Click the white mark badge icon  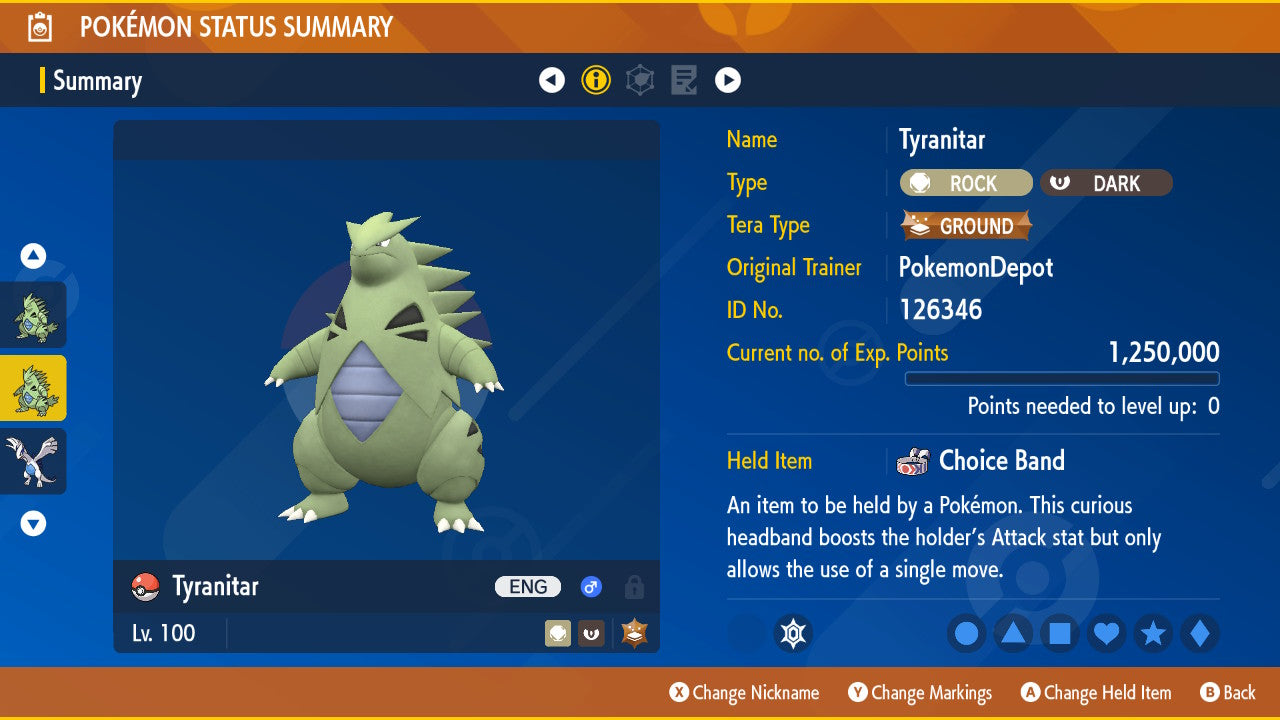(793, 633)
